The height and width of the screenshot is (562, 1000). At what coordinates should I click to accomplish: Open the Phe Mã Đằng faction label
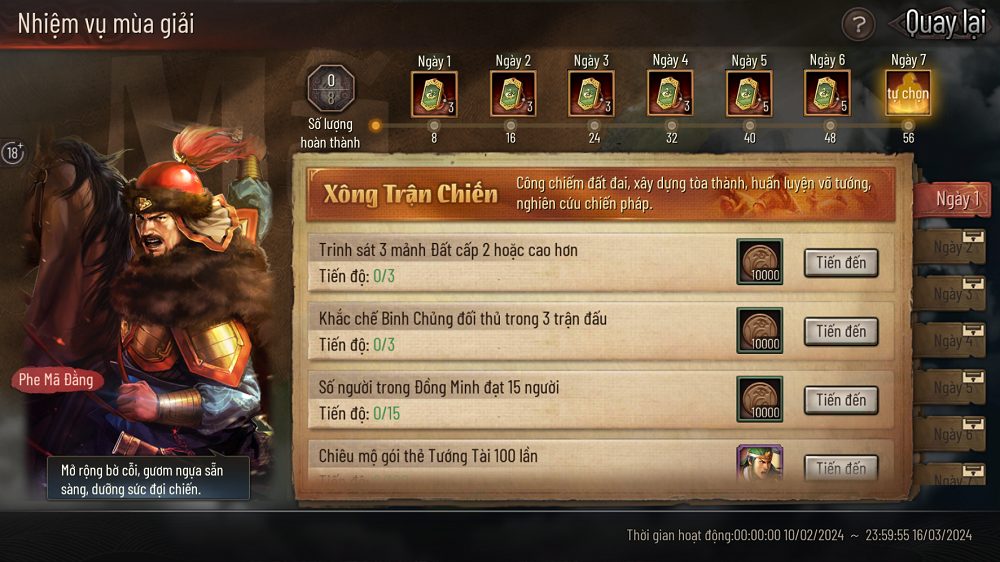(x=56, y=380)
